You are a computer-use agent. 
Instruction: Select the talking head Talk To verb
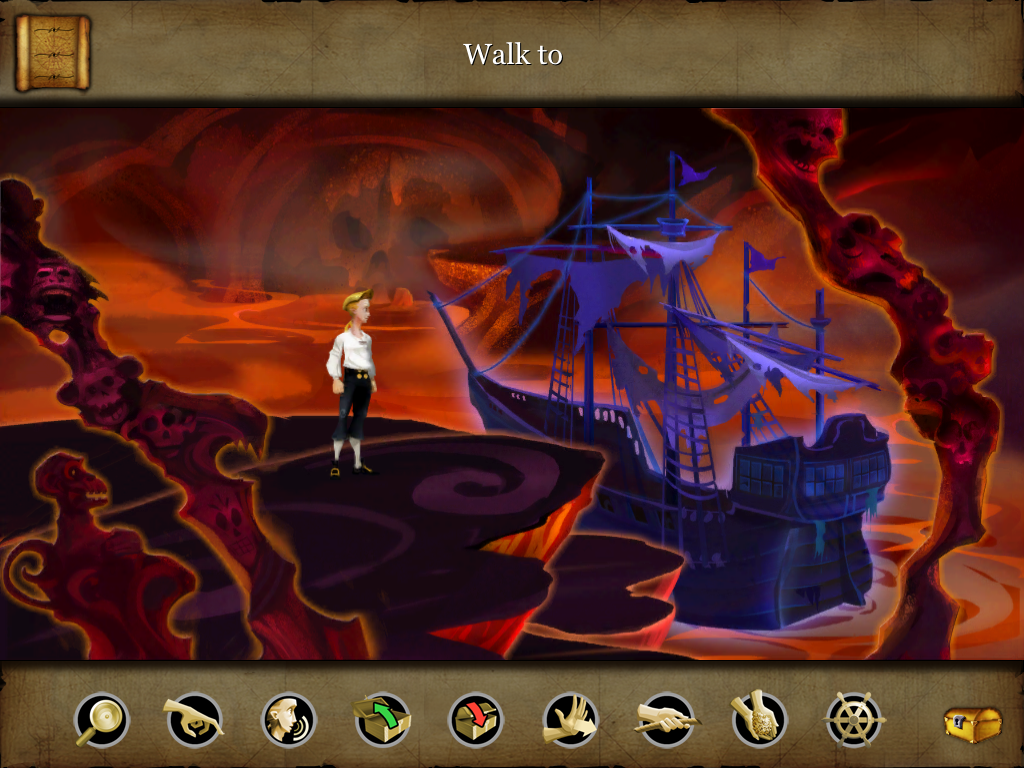[x=289, y=720]
